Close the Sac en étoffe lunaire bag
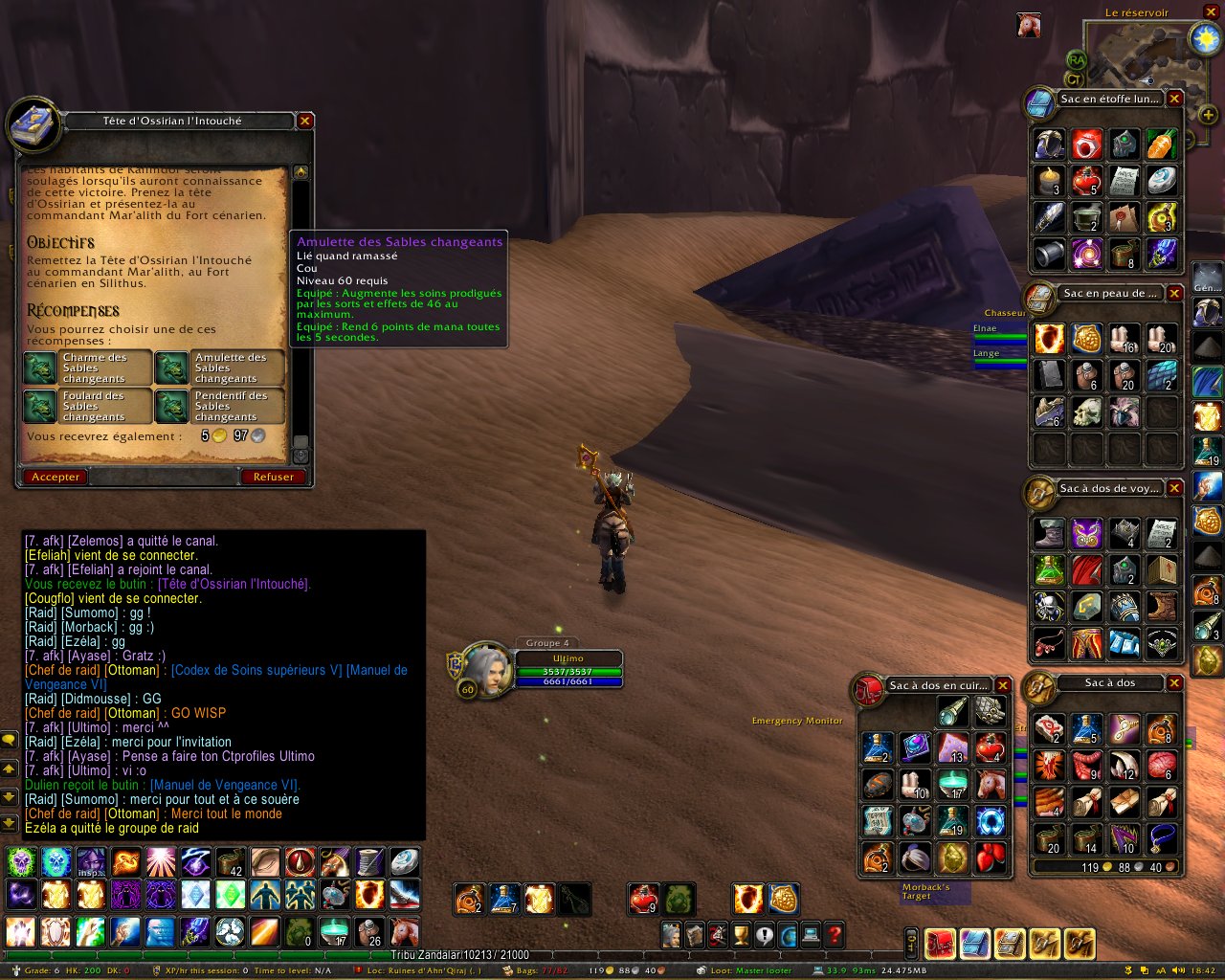This screenshot has height=980, width=1225. coord(1174,99)
